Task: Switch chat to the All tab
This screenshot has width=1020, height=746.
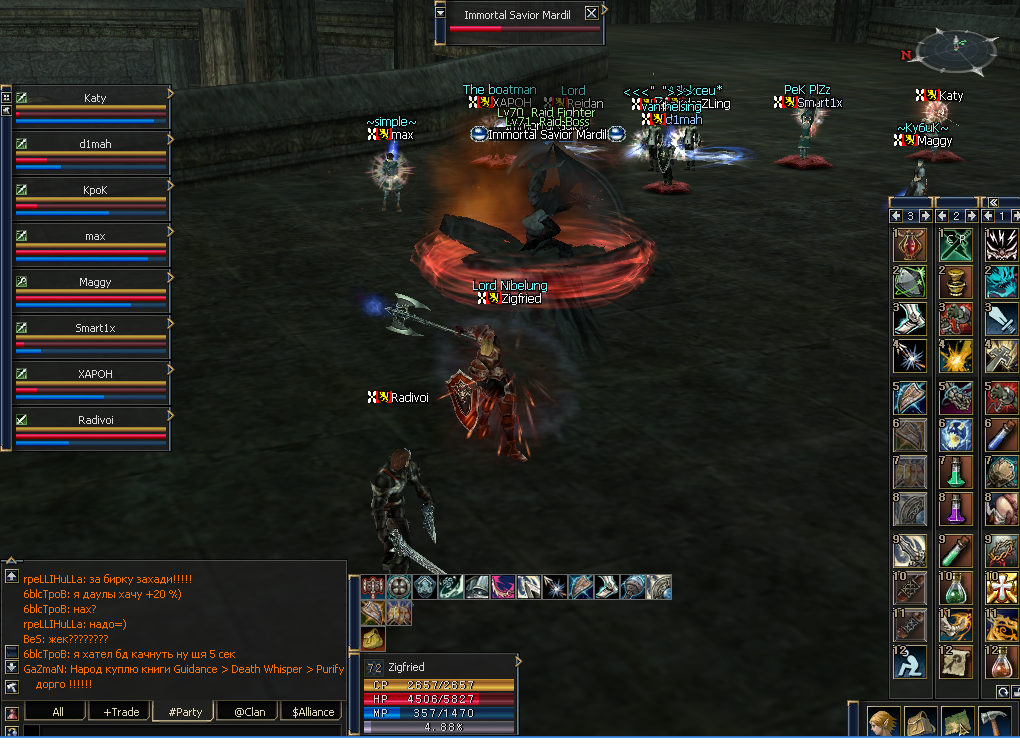Action: coord(57,712)
